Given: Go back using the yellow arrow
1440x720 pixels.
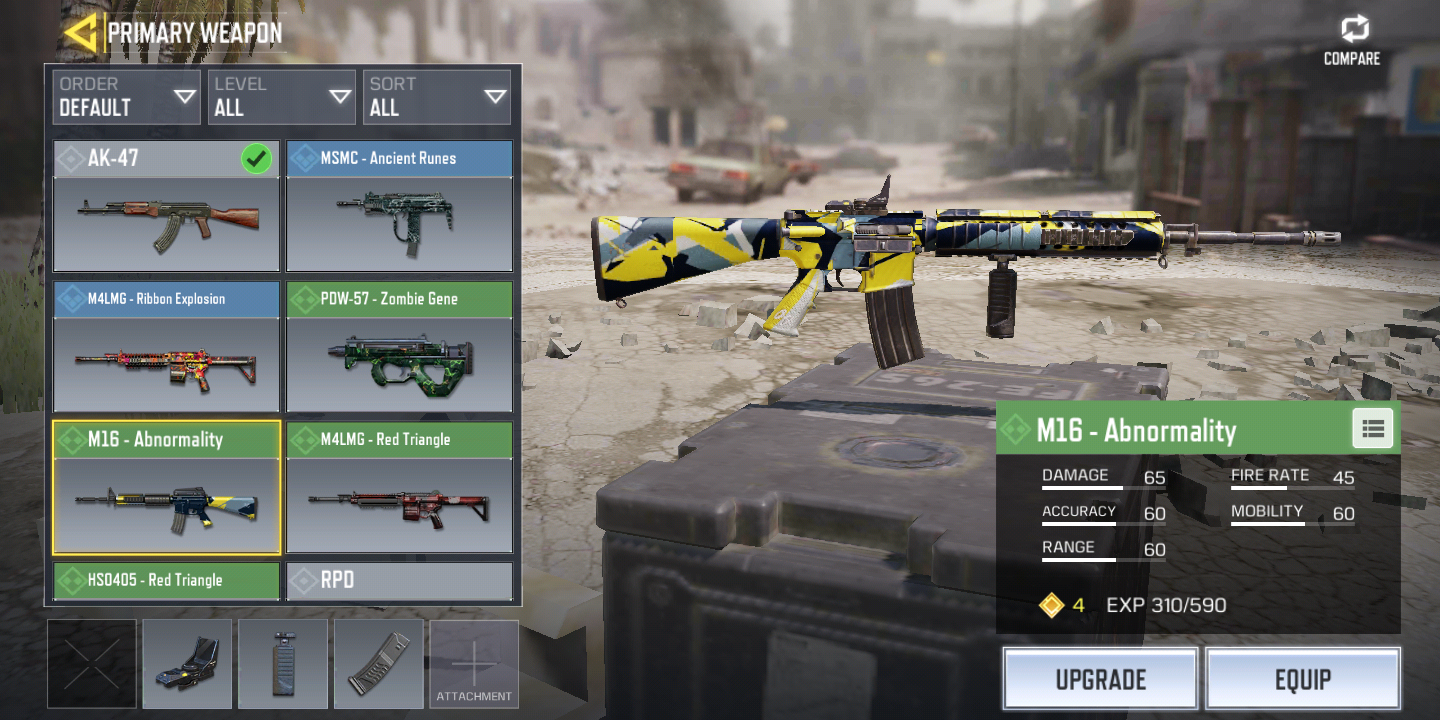Looking at the screenshot, I should pyautogui.click(x=80, y=33).
